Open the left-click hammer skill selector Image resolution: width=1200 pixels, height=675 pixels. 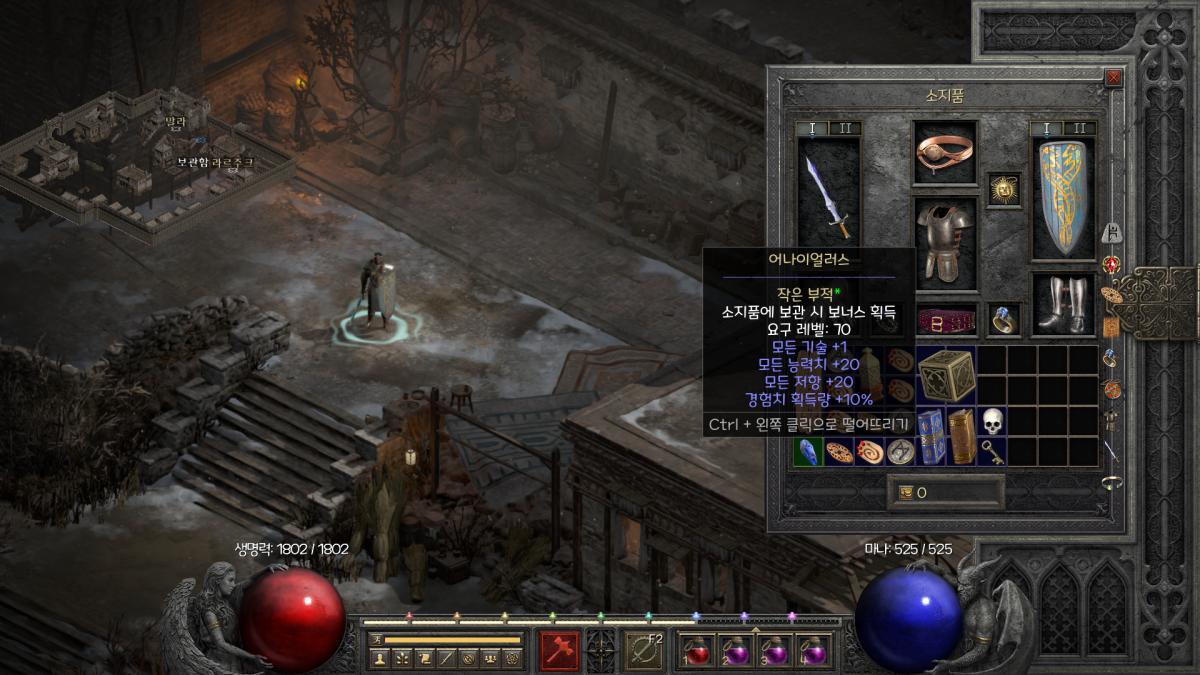tap(559, 650)
